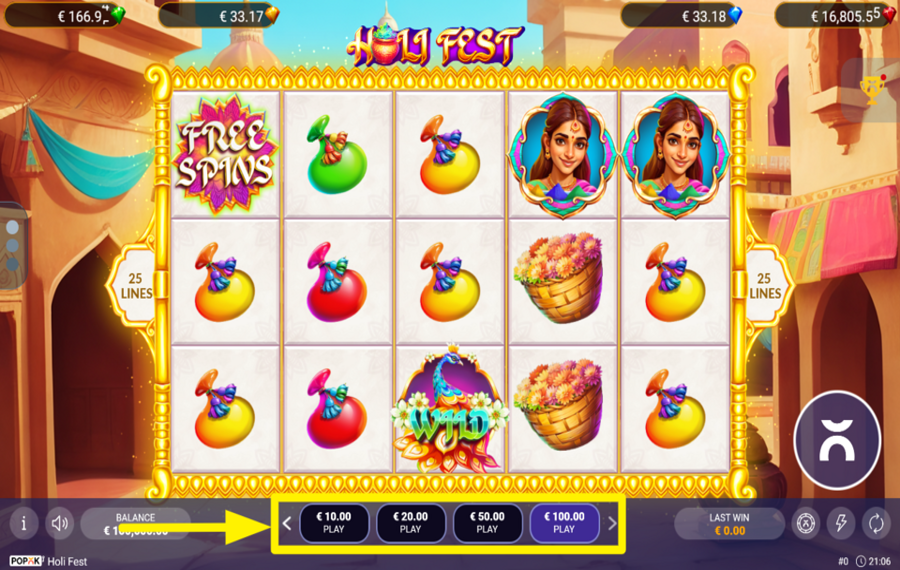This screenshot has width=900, height=570.
Task: Open the chip bet settings icon
Action: click(x=806, y=523)
